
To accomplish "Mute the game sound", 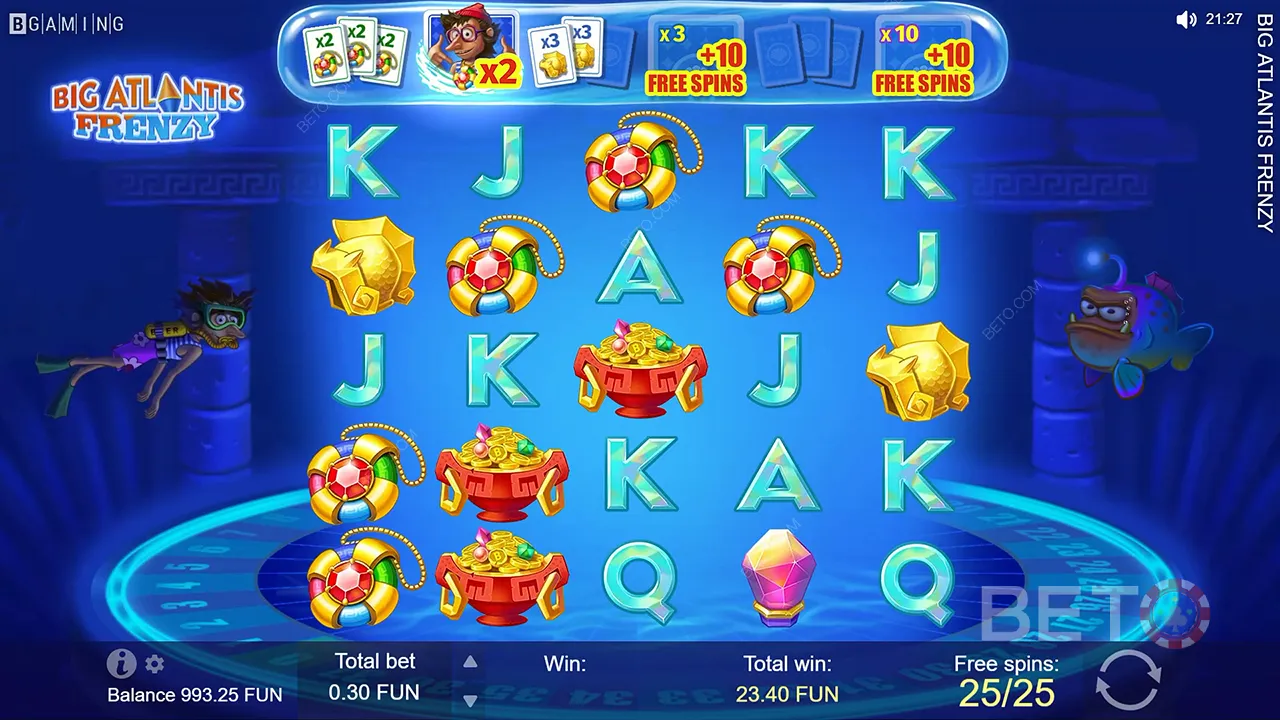I will (1185, 18).
